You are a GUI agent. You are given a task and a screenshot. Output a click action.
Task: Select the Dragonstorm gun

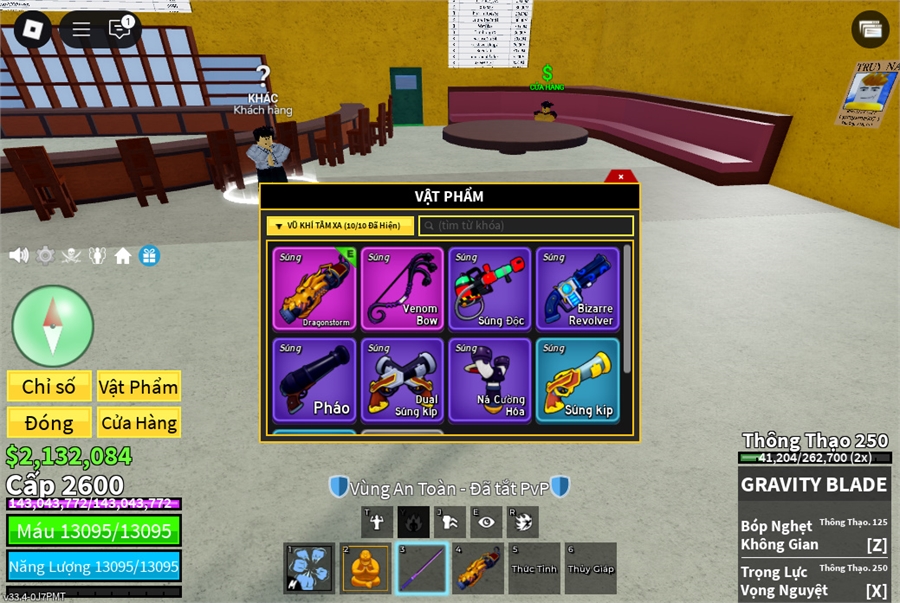pyautogui.click(x=314, y=288)
